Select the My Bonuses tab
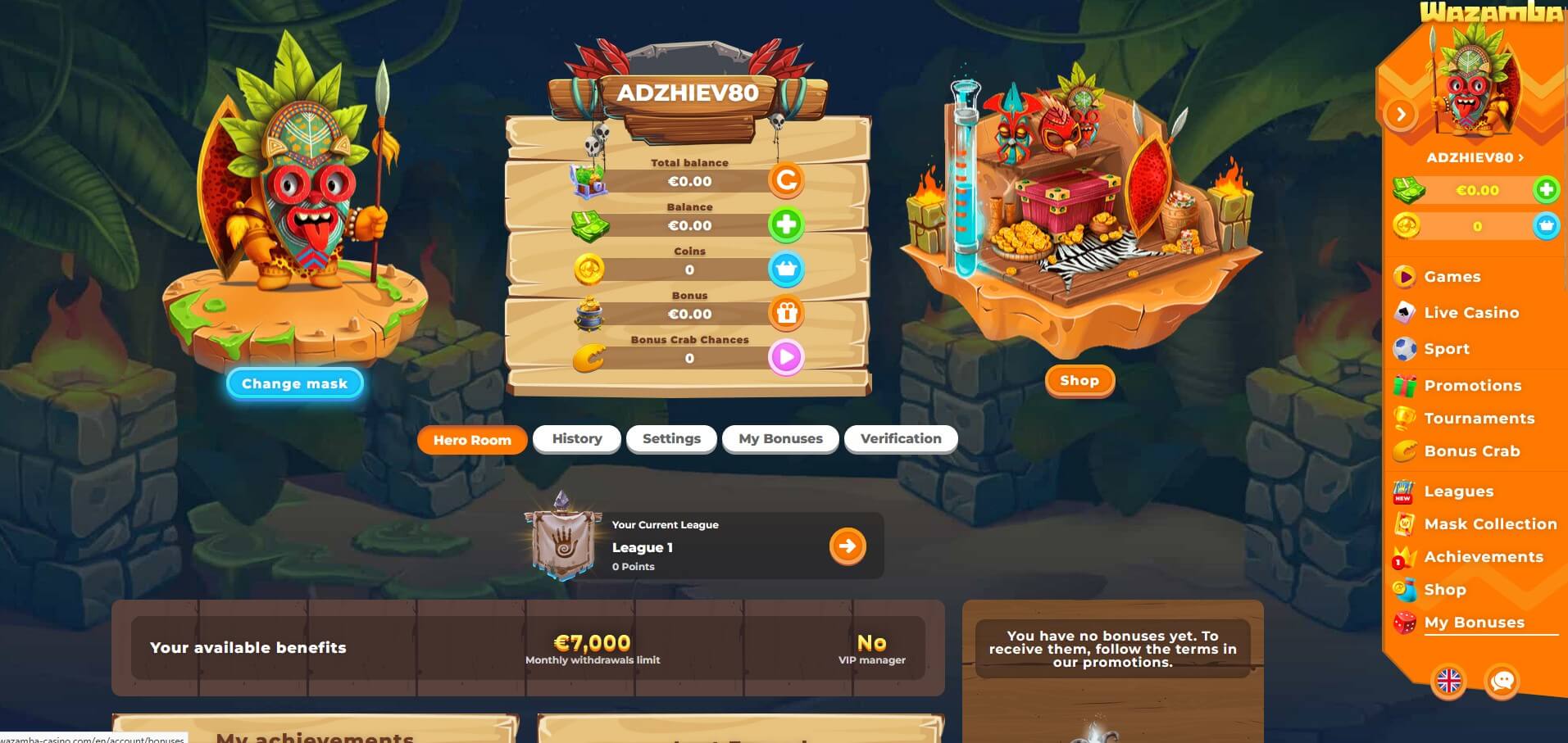Image resolution: width=1568 pixels, height=743 pixels. click(780, 439)
